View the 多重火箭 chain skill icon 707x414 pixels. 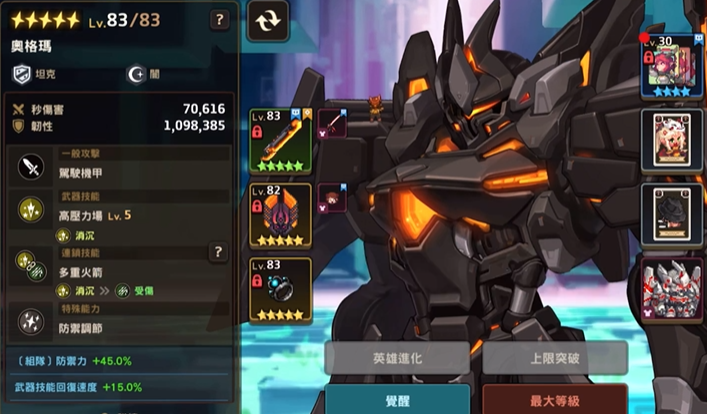point(30,264)
